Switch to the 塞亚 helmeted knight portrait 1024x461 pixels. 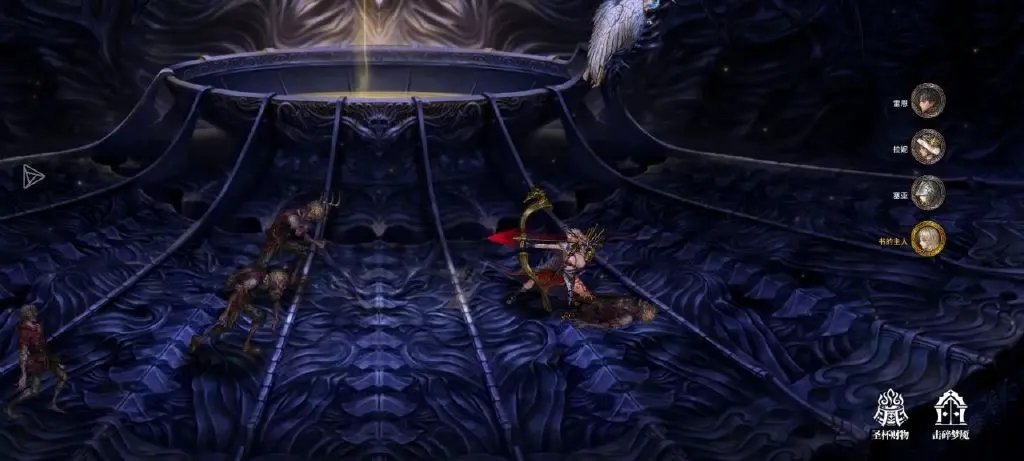click(928, 192)
